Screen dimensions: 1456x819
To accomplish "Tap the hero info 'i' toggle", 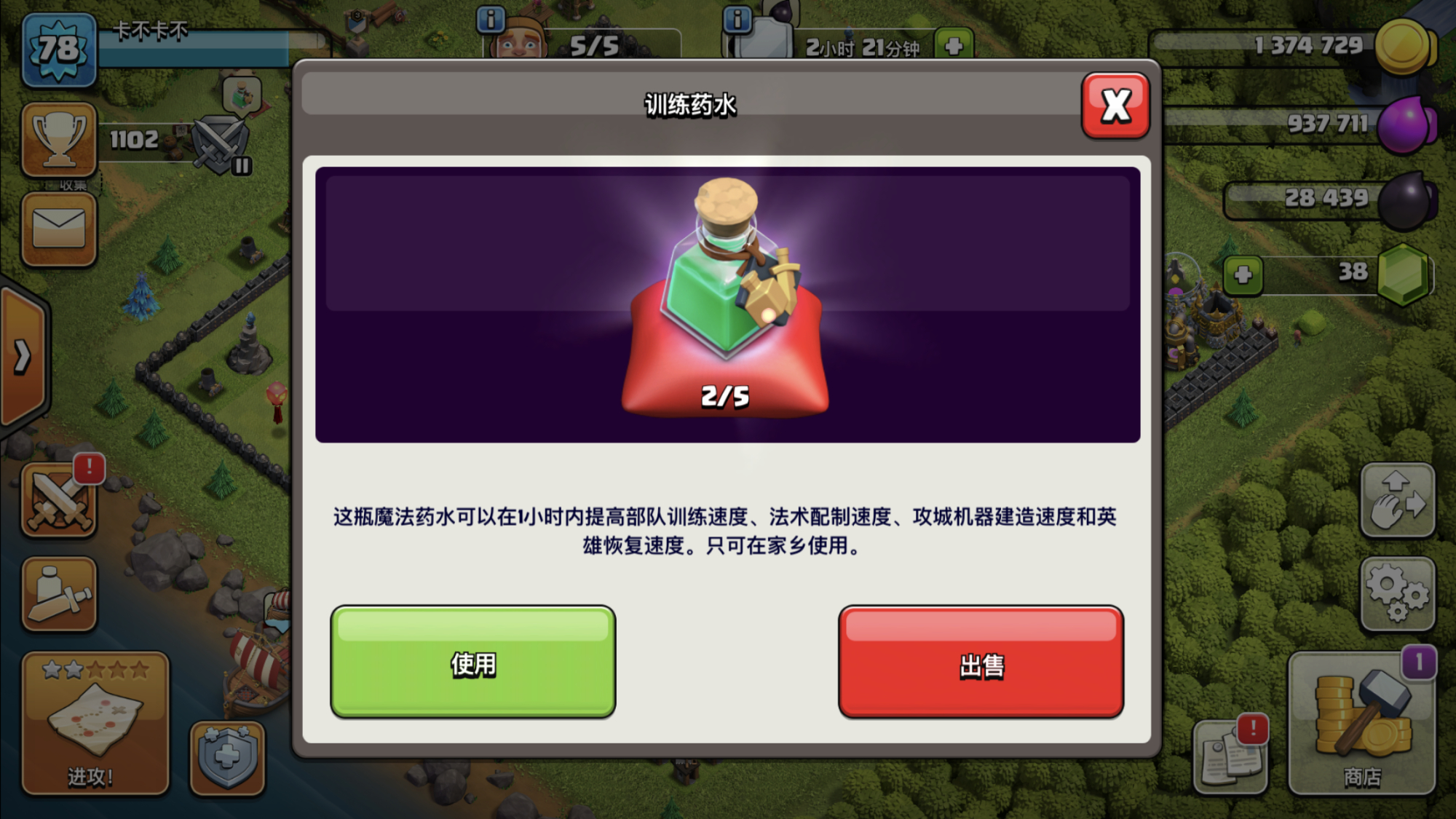I will 737,20.
